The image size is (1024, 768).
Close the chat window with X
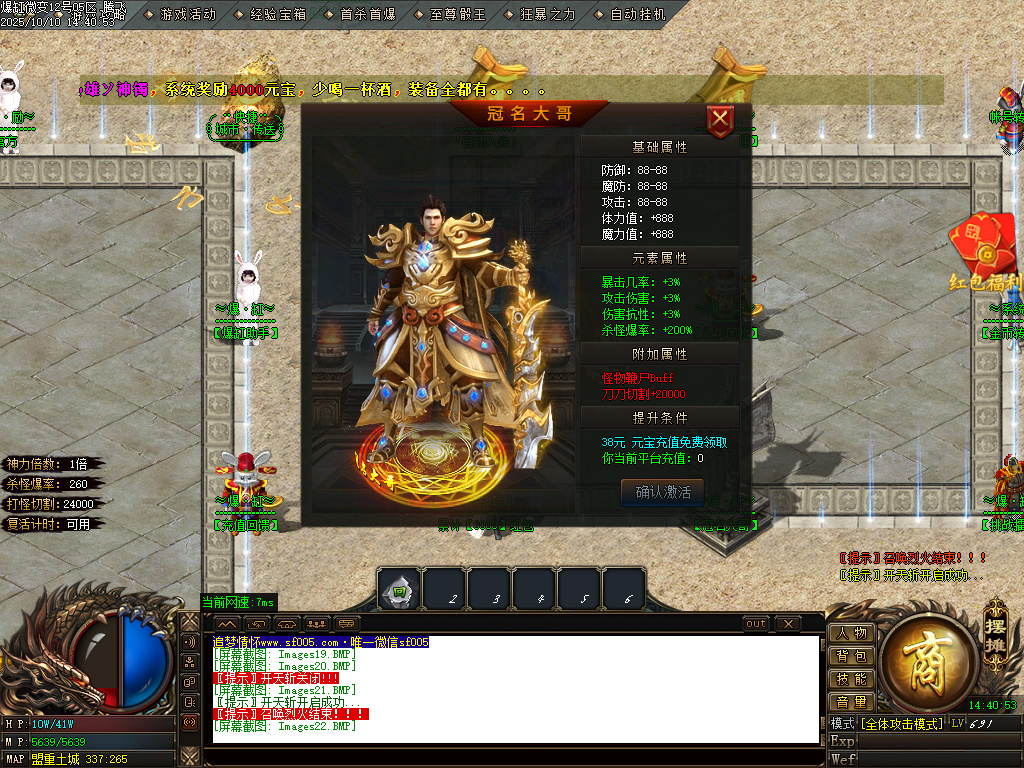pos(788,624)
